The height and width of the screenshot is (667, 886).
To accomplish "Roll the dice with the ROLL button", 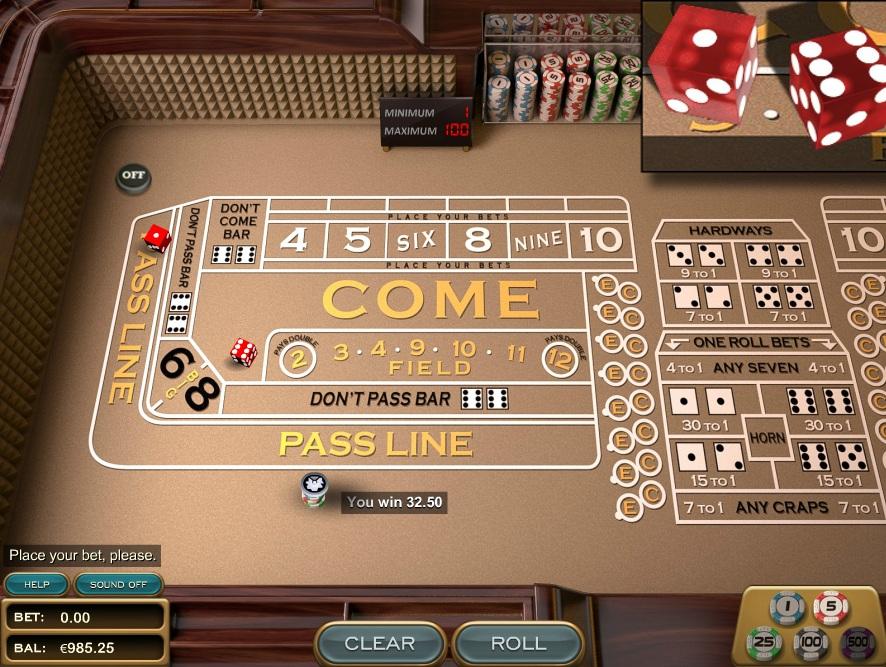I will [x=518, y=643].
